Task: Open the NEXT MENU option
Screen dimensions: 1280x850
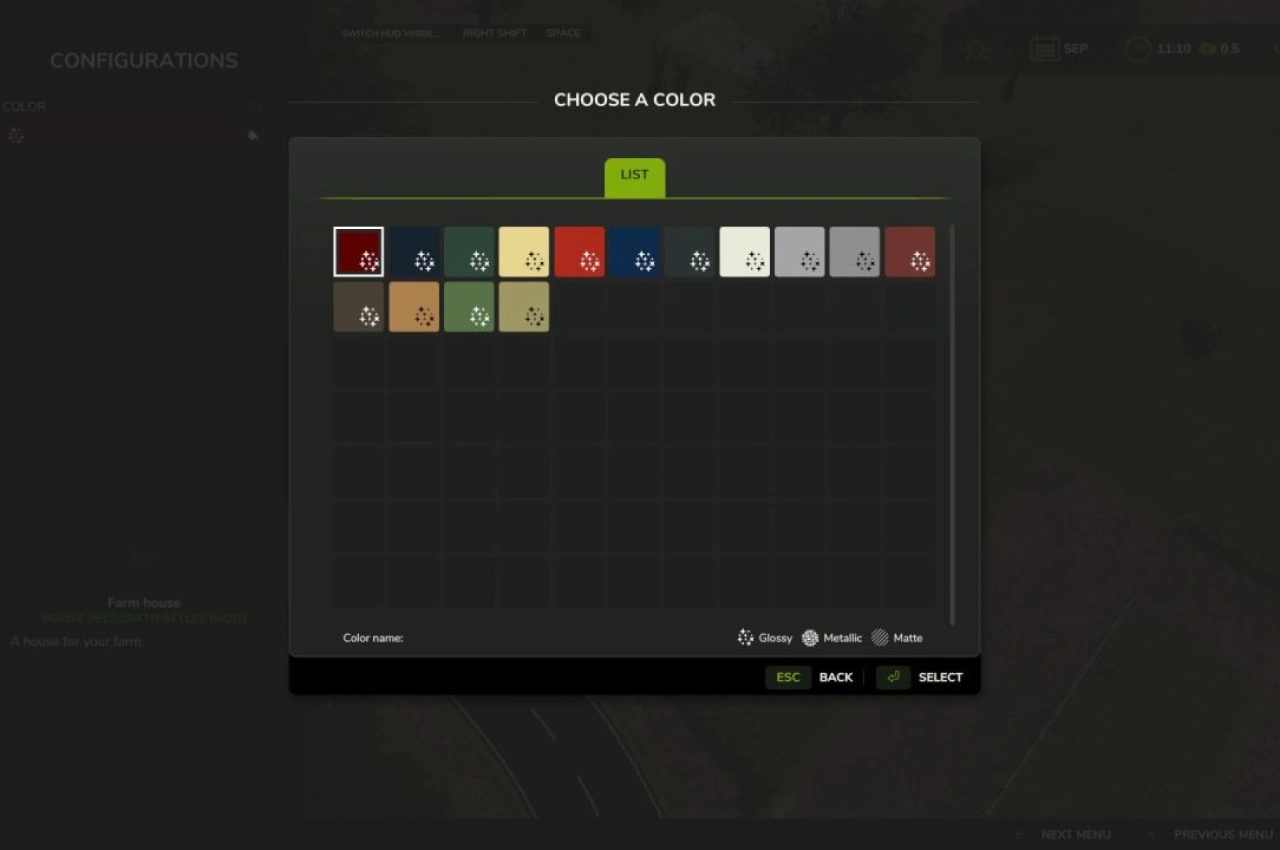Action: (1076, 834)
